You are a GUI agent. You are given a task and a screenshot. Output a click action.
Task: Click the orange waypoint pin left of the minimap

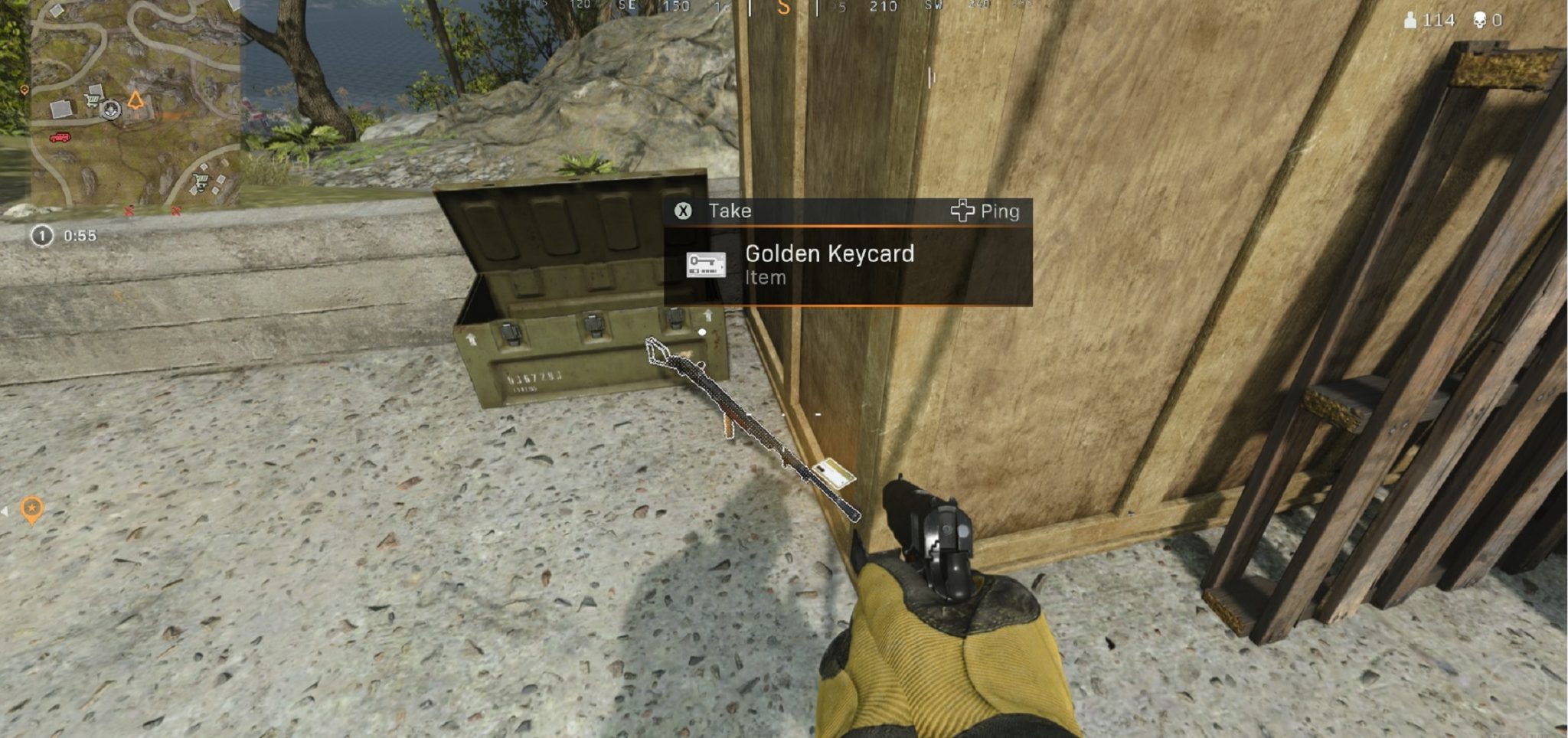click(24, 90)
